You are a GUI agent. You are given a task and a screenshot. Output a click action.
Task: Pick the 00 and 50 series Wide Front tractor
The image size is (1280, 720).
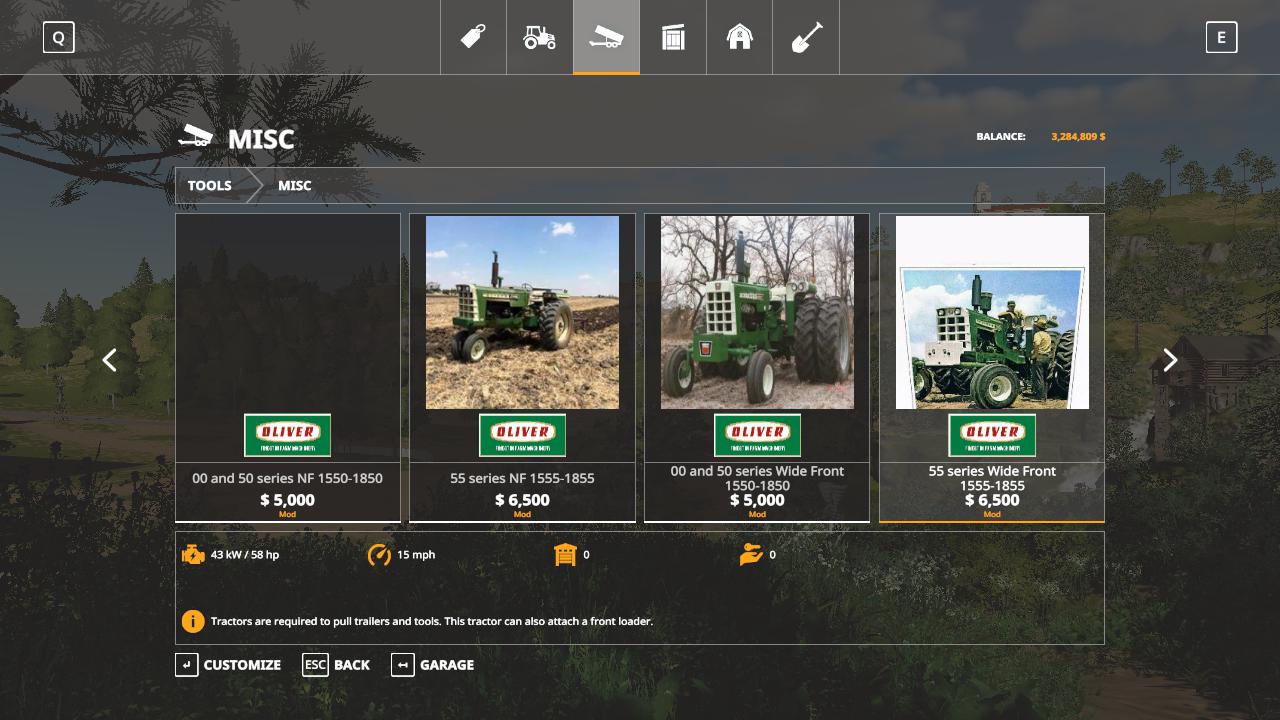757,367
